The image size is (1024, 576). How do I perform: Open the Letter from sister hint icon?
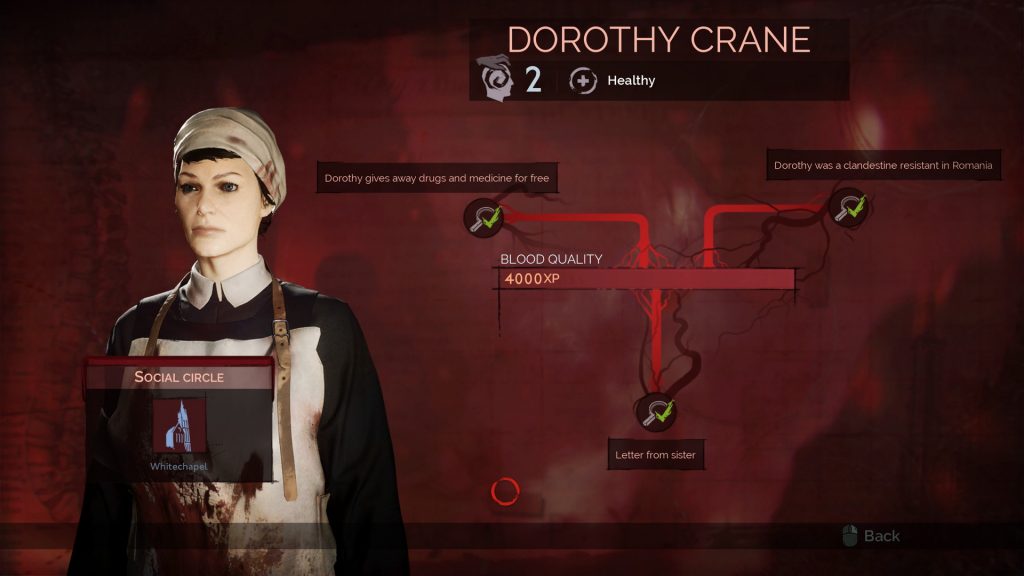point(655,411)
